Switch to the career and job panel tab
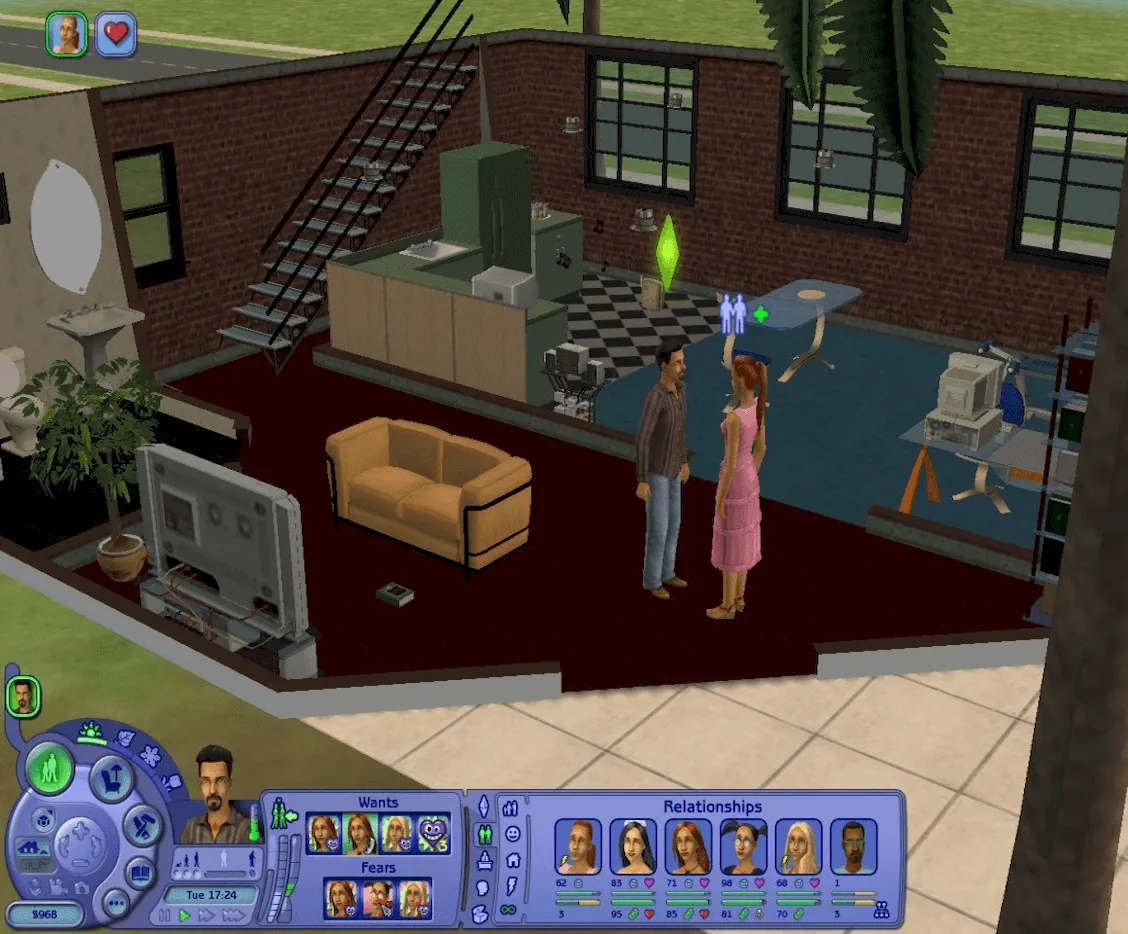 tap(484, 860)
